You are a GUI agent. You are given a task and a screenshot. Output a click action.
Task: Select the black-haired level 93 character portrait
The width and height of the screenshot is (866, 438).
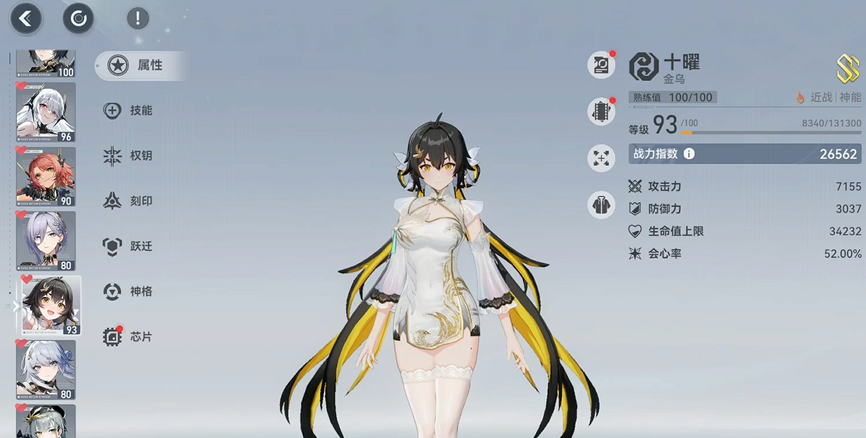48,305
